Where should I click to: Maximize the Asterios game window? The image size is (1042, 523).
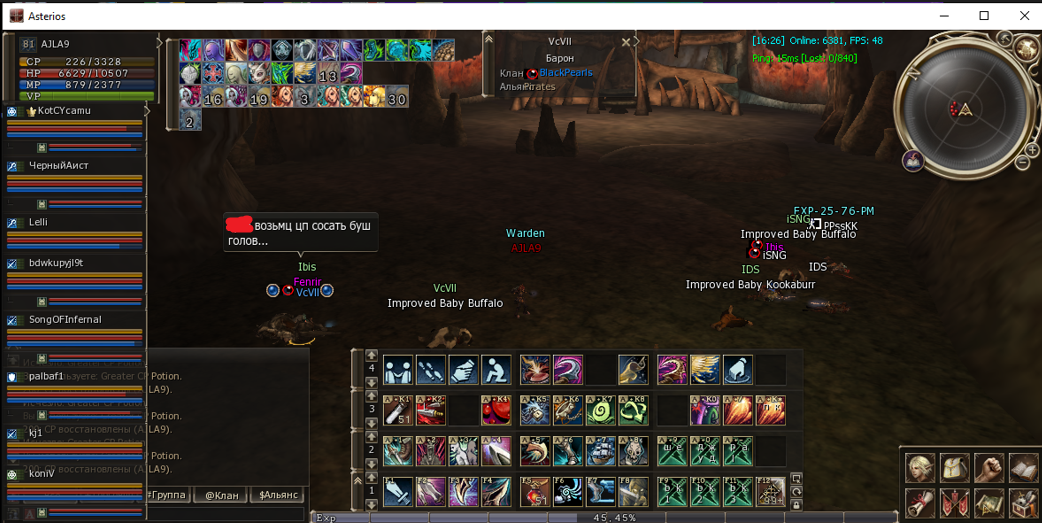pyautogui.click(x=984, y=15)
